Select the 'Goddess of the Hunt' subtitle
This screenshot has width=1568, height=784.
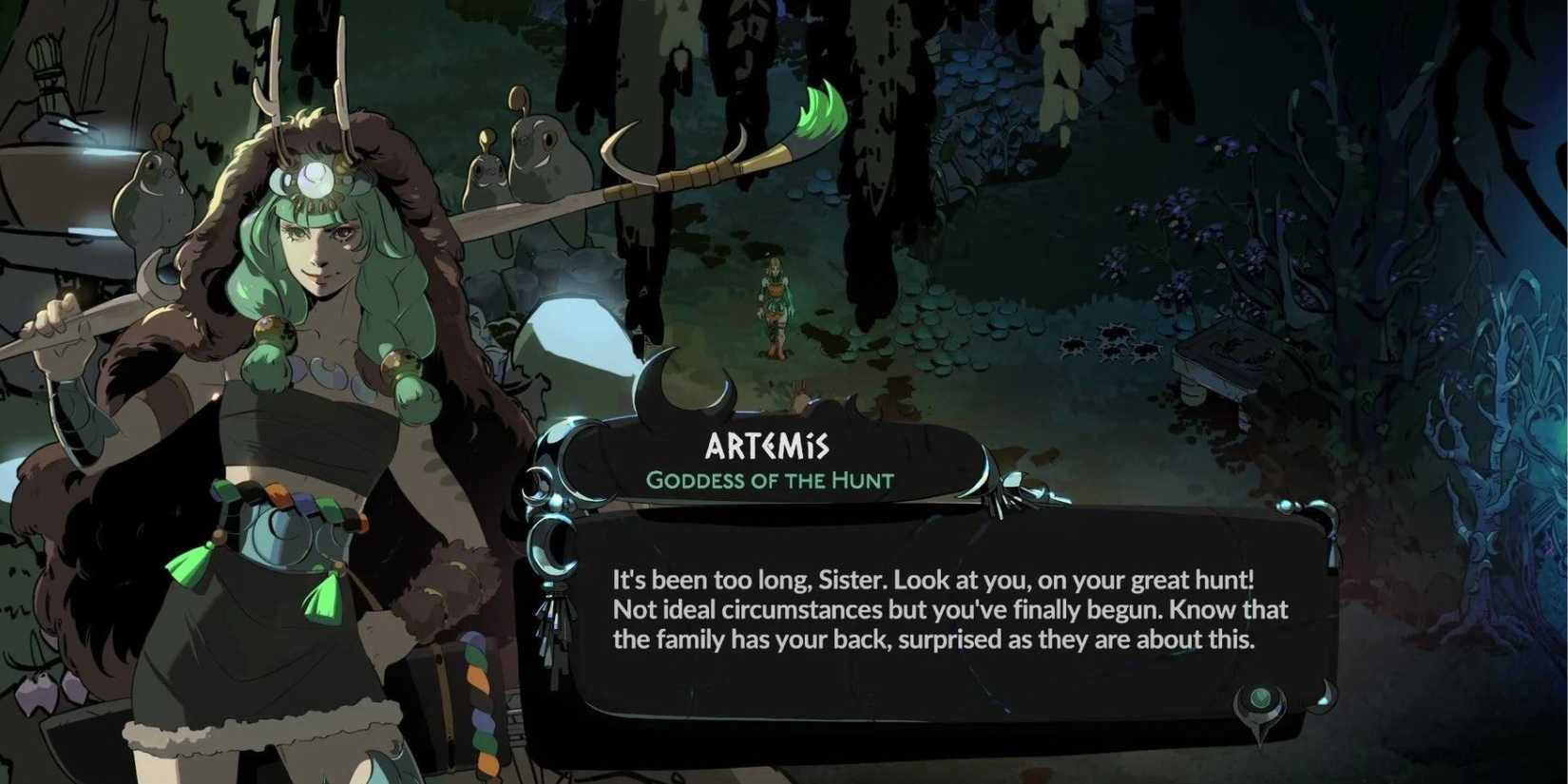[770, 481]
